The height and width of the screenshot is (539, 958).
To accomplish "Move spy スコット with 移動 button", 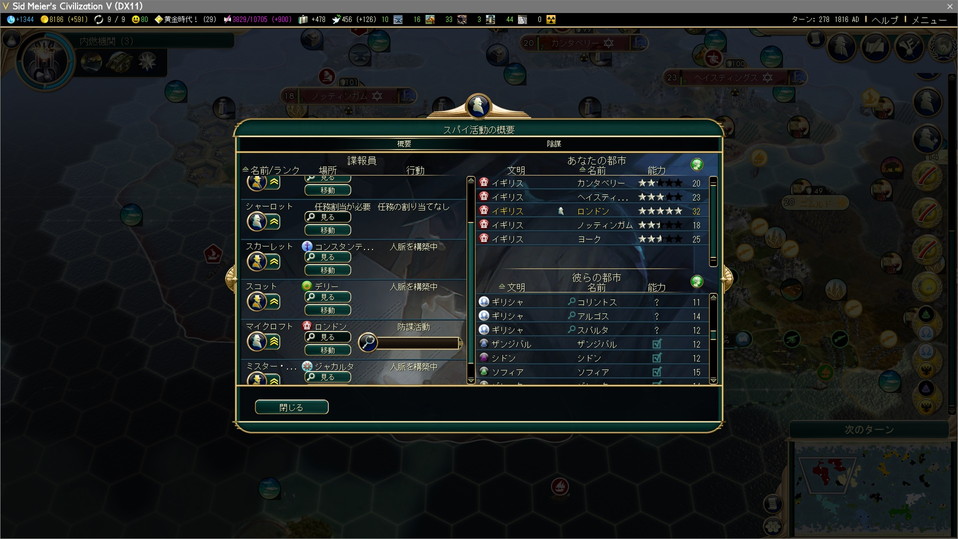I will (x=328, y=310).
